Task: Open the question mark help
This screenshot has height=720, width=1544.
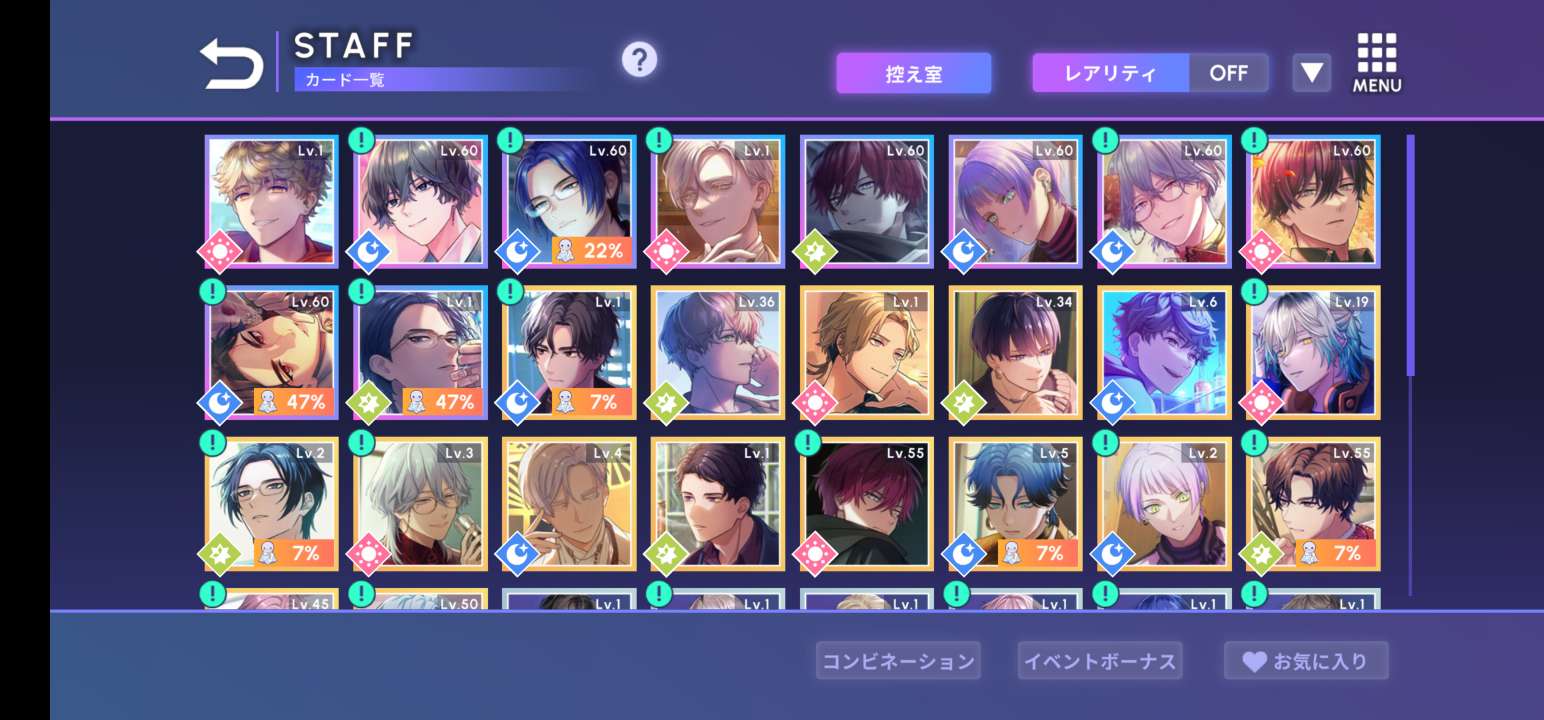Action: click(x=639, y=60)
